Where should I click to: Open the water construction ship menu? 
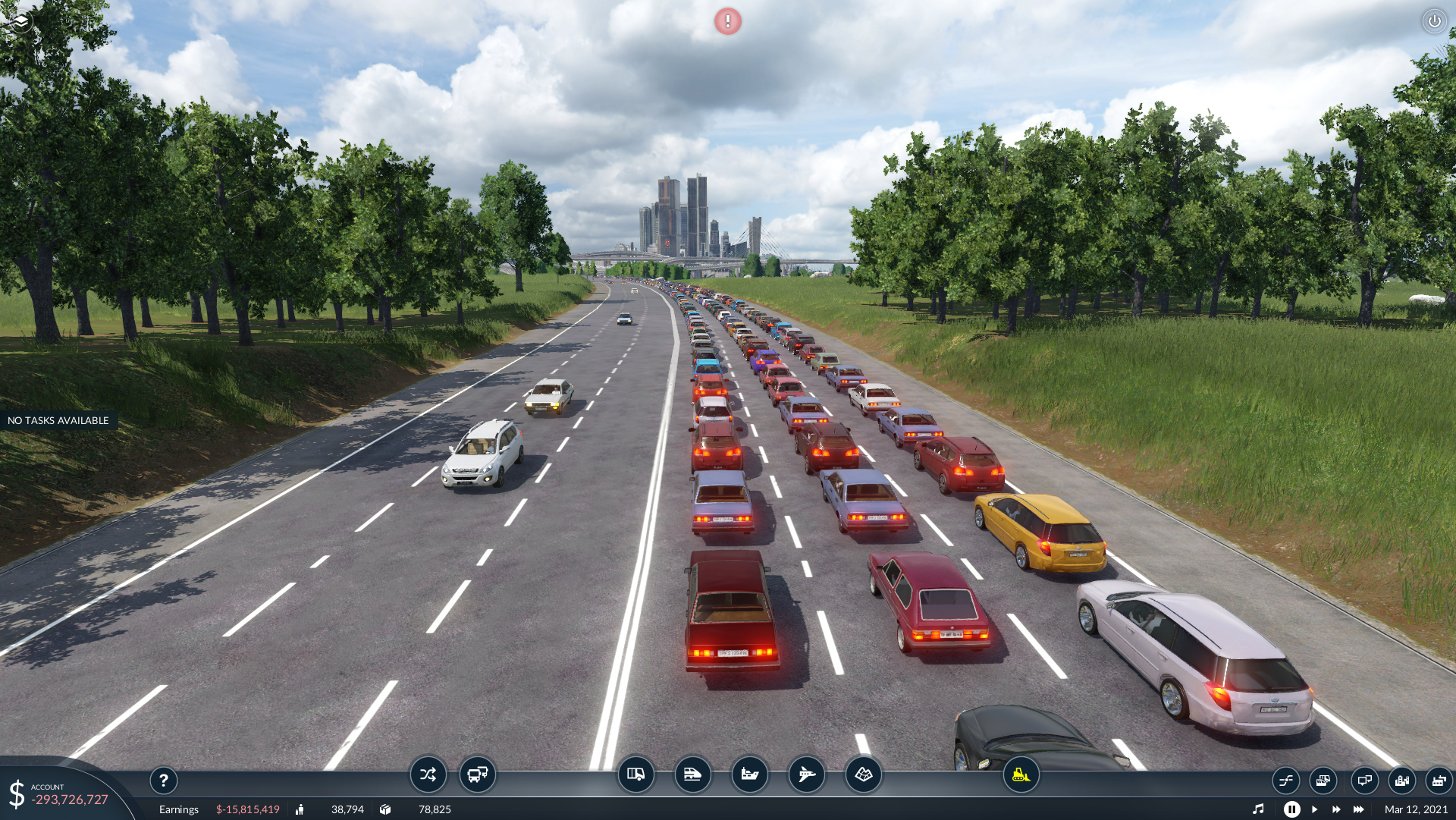pos(749,774)
